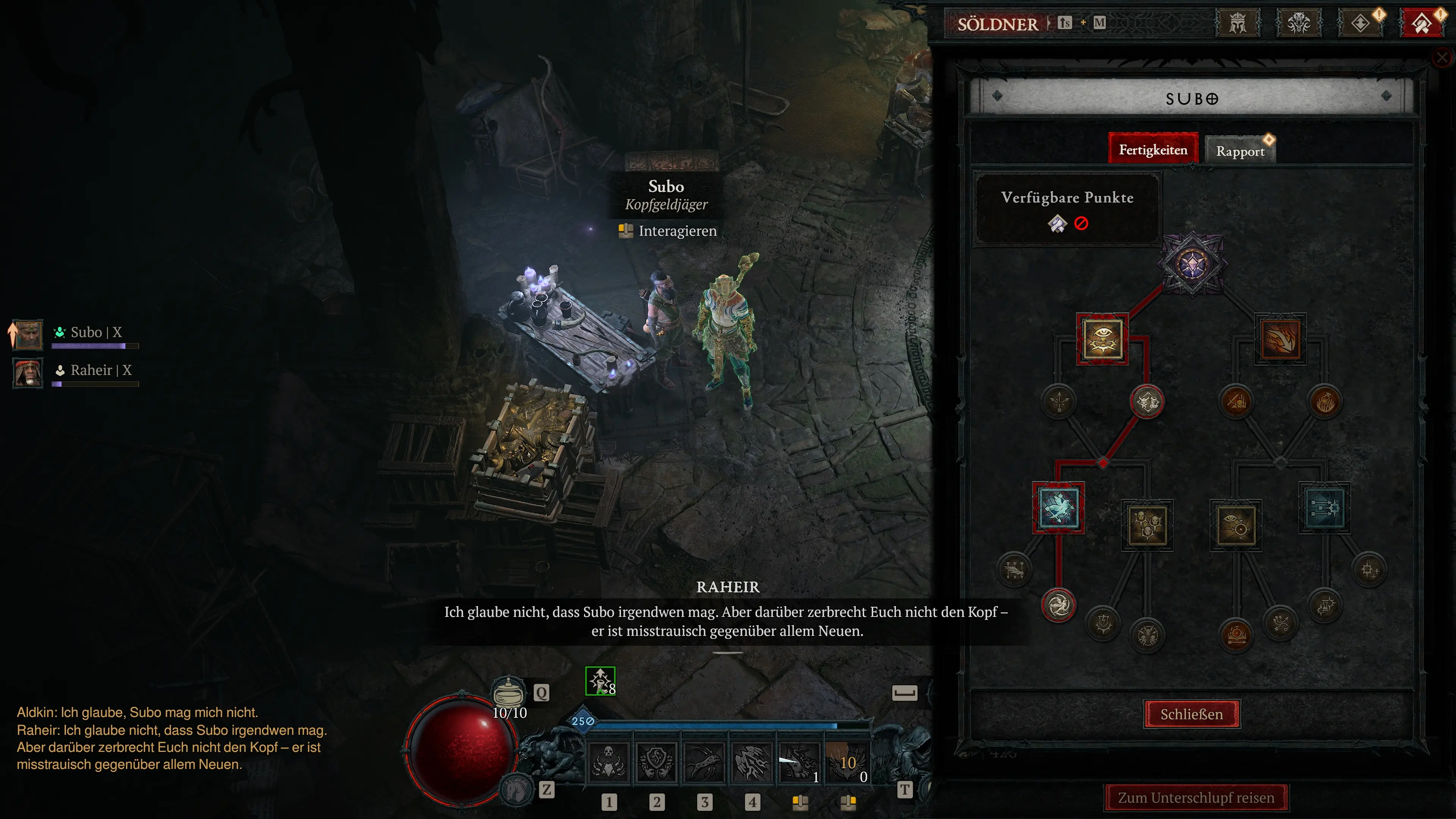Choose the fiery claw skill node
1456x819 pixels.
1280,339
